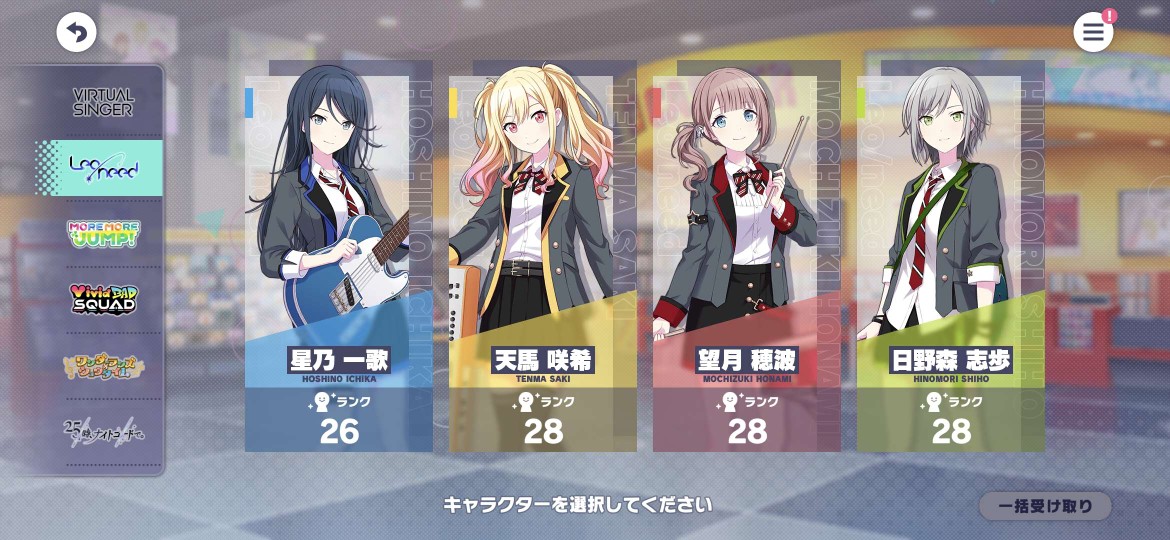Viewport: 1170px width, 540px height.
Task: Go back with the return arrow button
Action: click(x=76, y=32)
